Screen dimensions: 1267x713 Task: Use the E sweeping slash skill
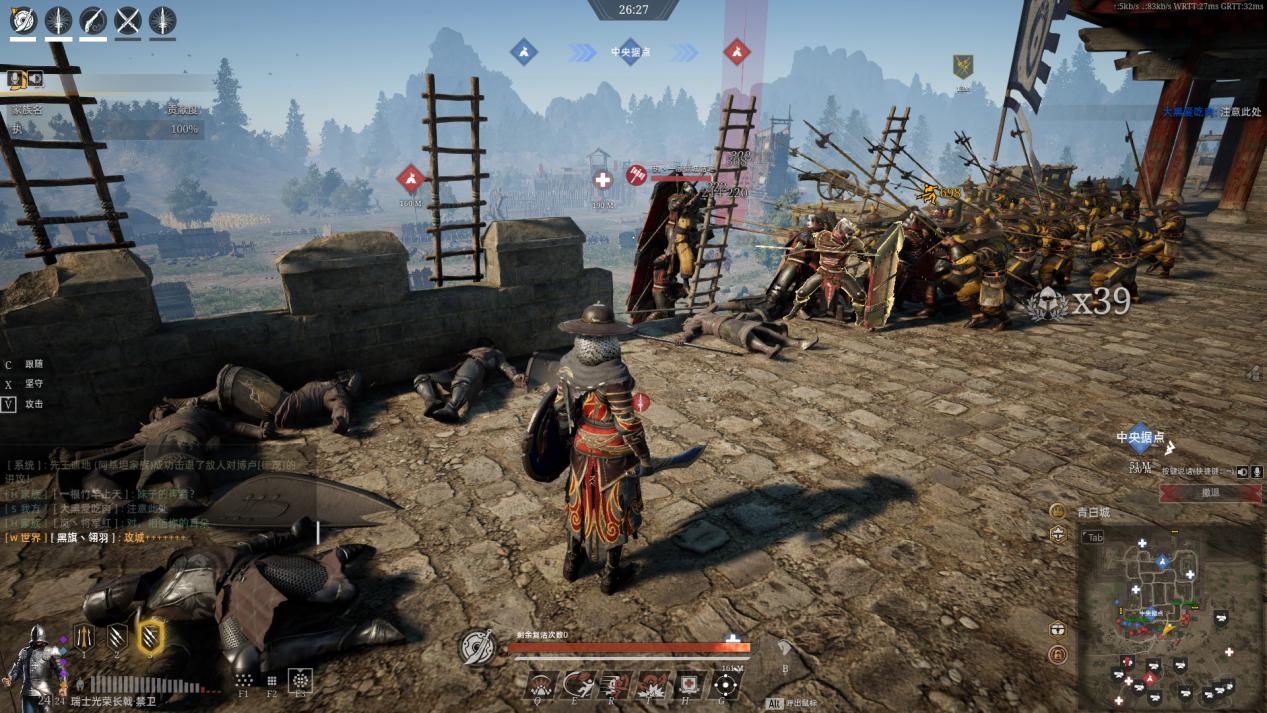[578, 685]
